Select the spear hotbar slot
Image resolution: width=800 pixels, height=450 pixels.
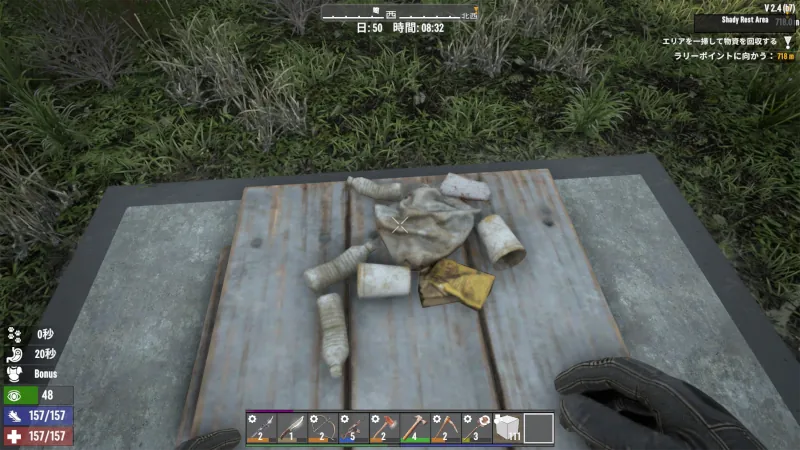(x=261, y=427)
